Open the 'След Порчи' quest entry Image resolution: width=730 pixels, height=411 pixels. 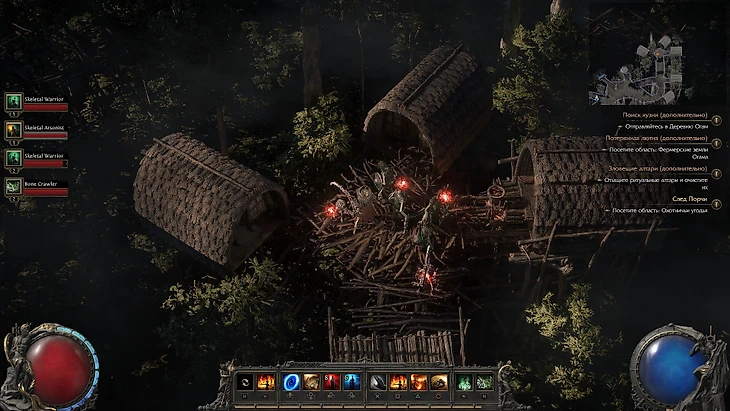click(690, 199)
